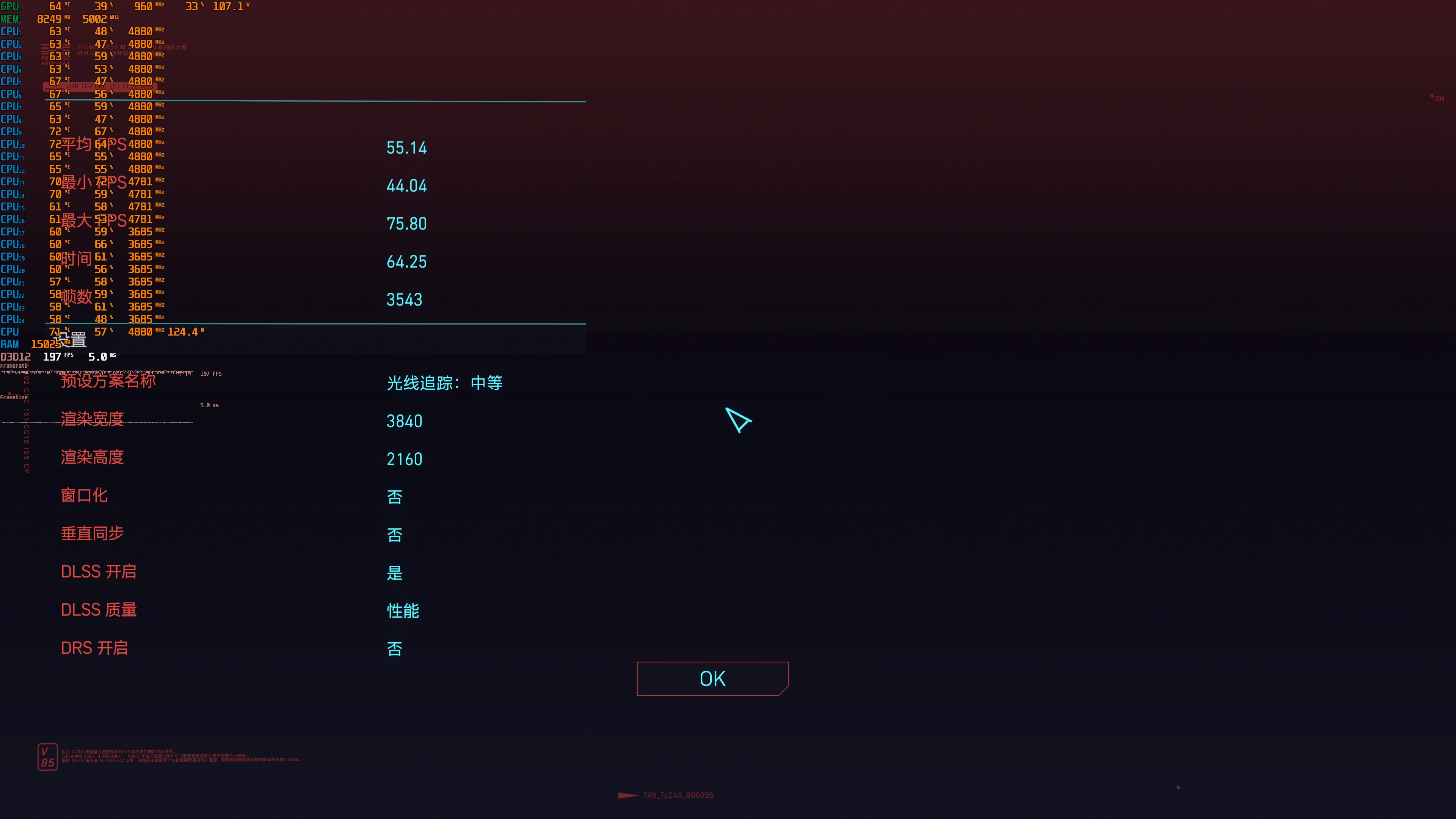
Task: Click the Frametime graph label
Action: pyautogui.click(x=15, y=397)
